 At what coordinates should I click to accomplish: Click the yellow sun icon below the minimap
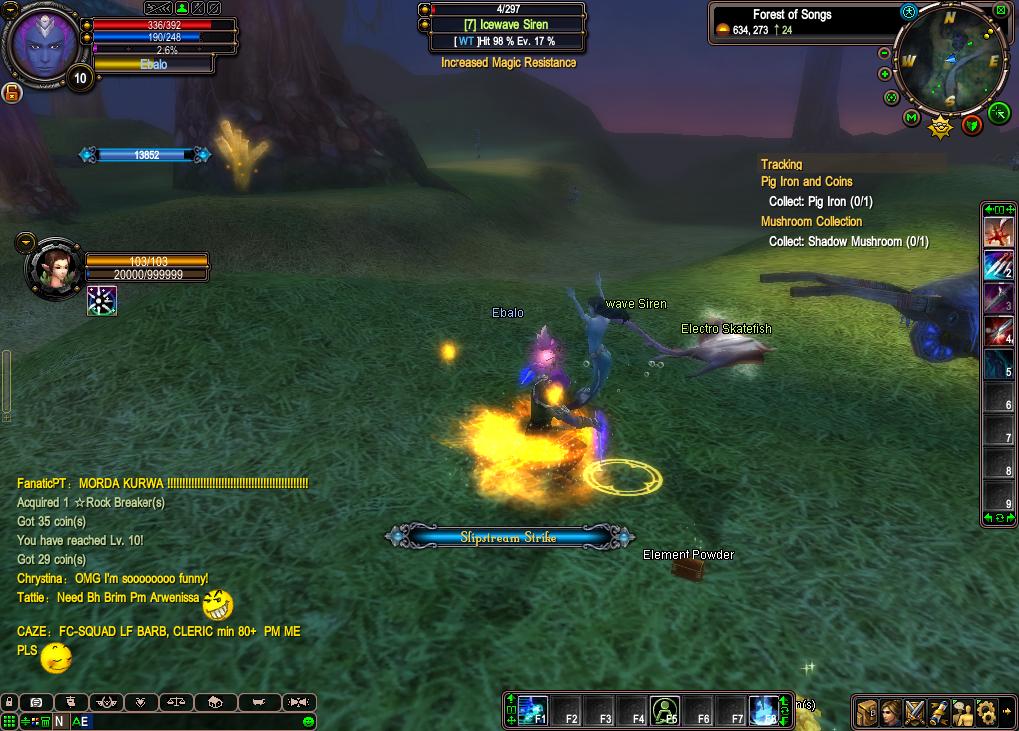coord(940,126)
